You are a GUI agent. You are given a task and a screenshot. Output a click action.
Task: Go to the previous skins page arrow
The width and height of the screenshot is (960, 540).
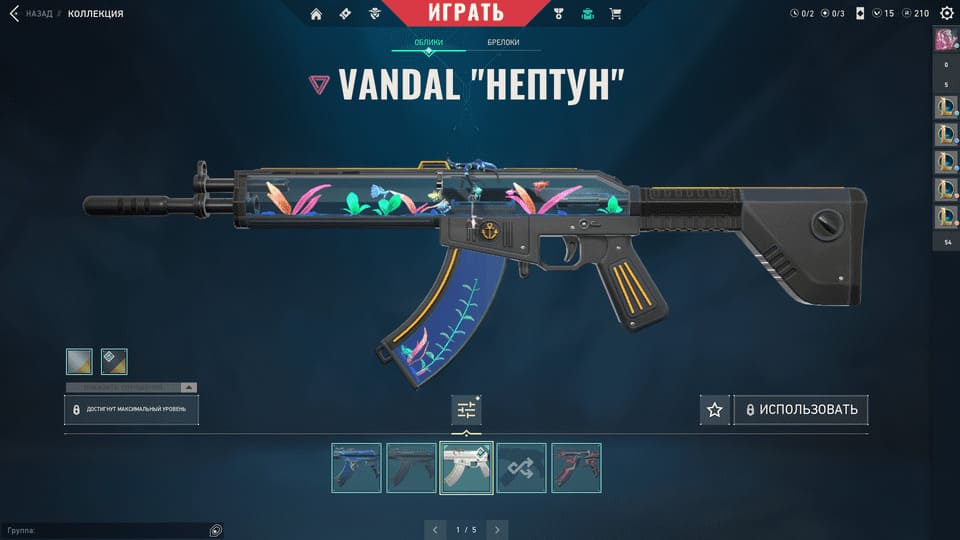tap(433, 529)
